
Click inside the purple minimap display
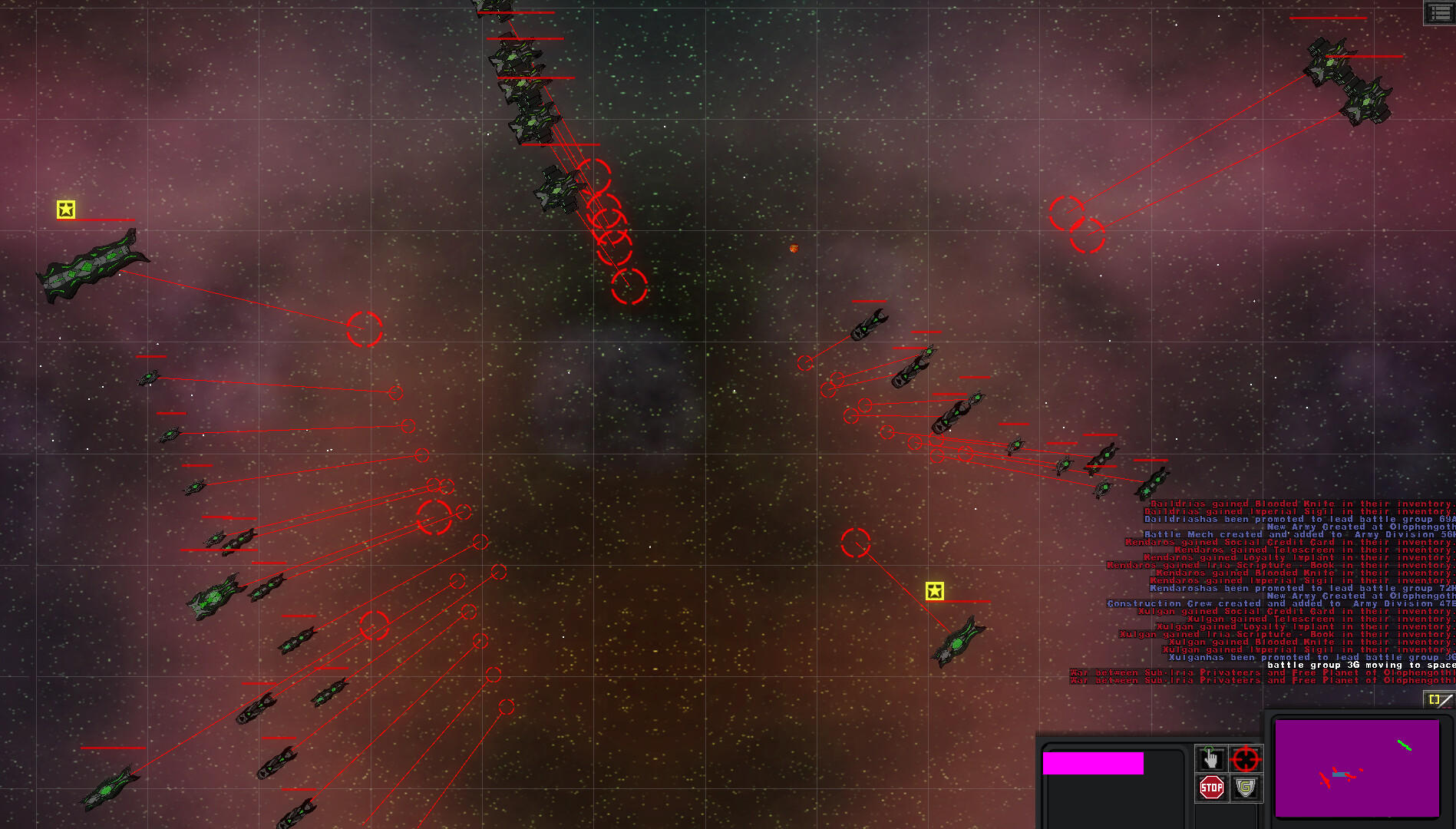tap(1359, 768)
